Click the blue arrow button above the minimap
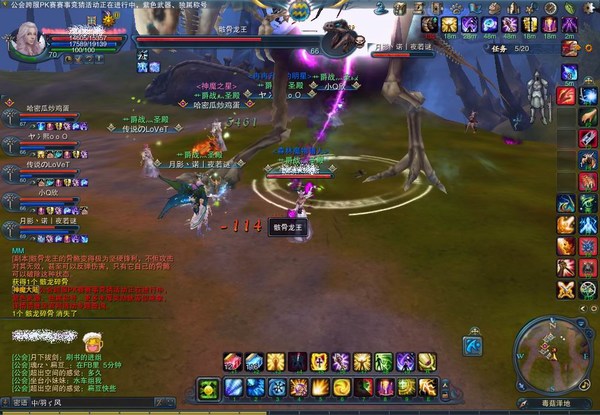Image resolution: width=600 pixels, height=415 pixels. coord(473,345)
